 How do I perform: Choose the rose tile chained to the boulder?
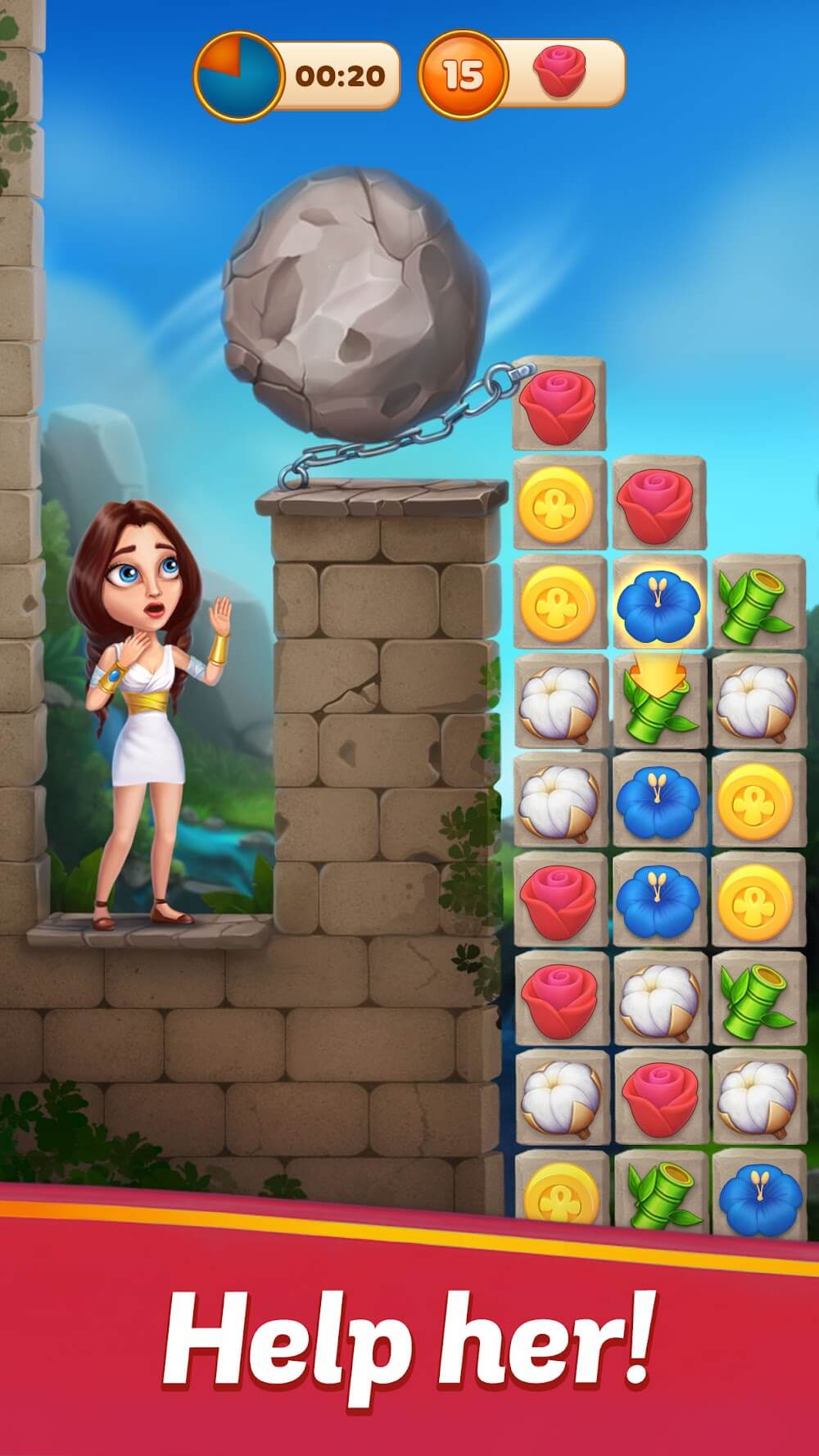pos(559,402)
